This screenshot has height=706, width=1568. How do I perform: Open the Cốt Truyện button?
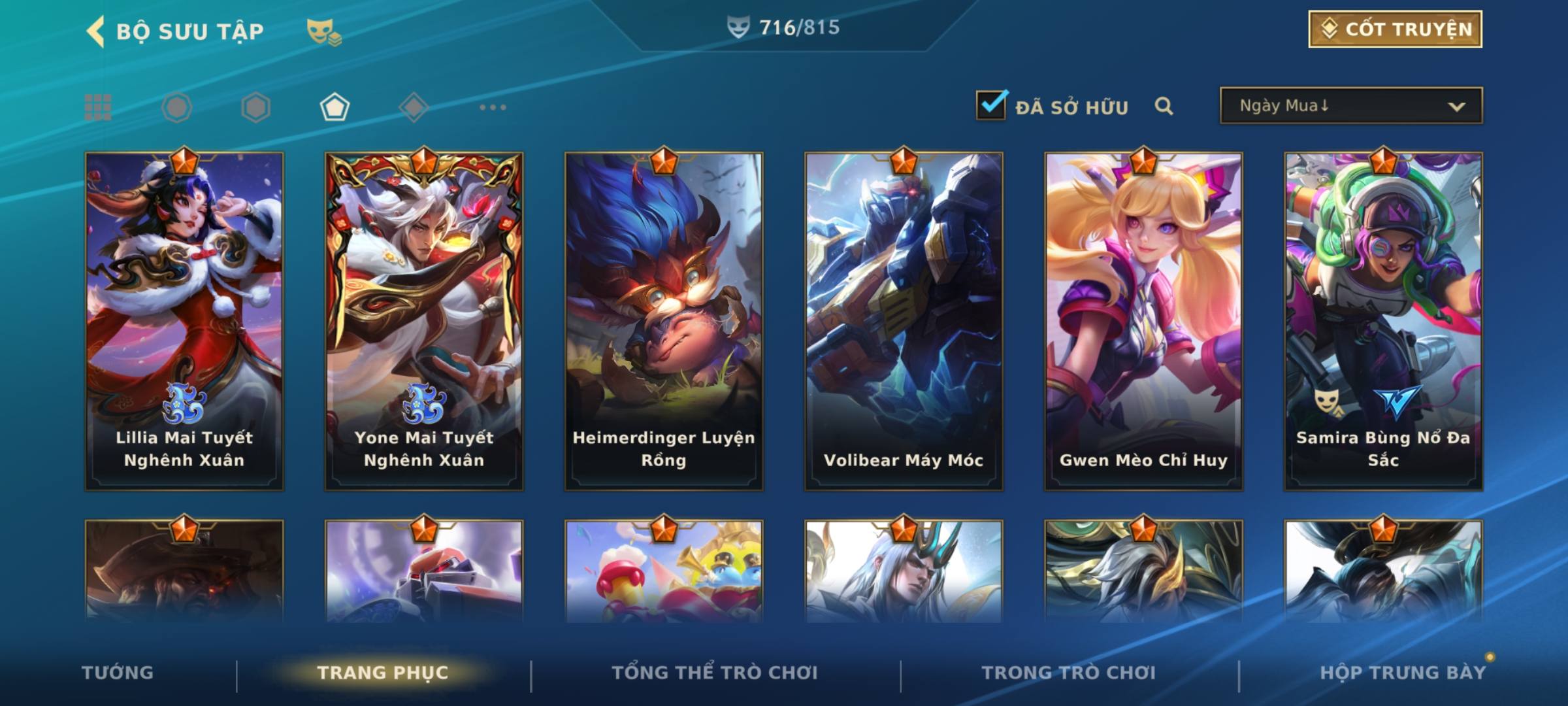1395,29
